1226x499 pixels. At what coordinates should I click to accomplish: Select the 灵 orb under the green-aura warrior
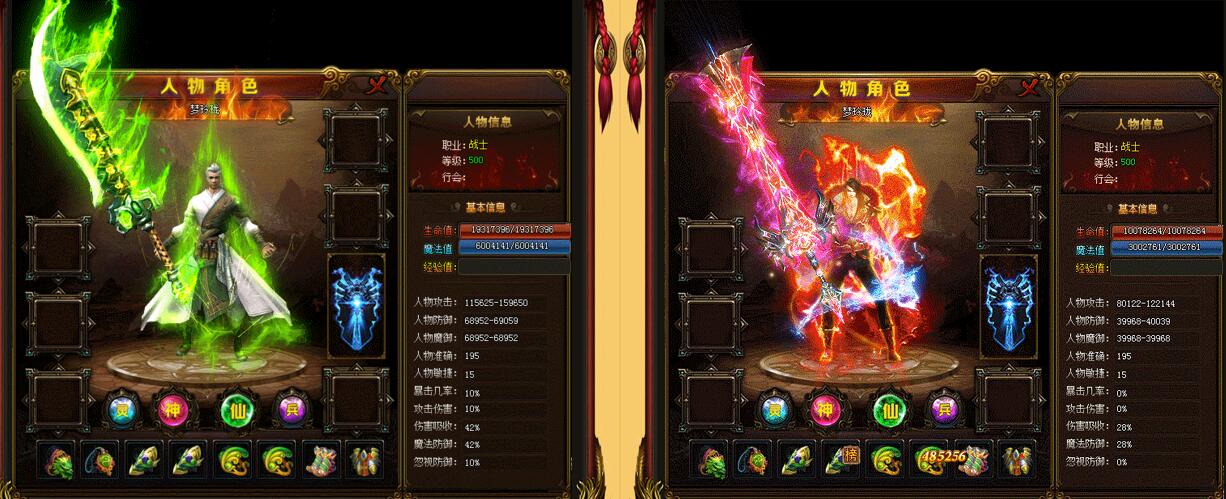click(x=120, y=407)
